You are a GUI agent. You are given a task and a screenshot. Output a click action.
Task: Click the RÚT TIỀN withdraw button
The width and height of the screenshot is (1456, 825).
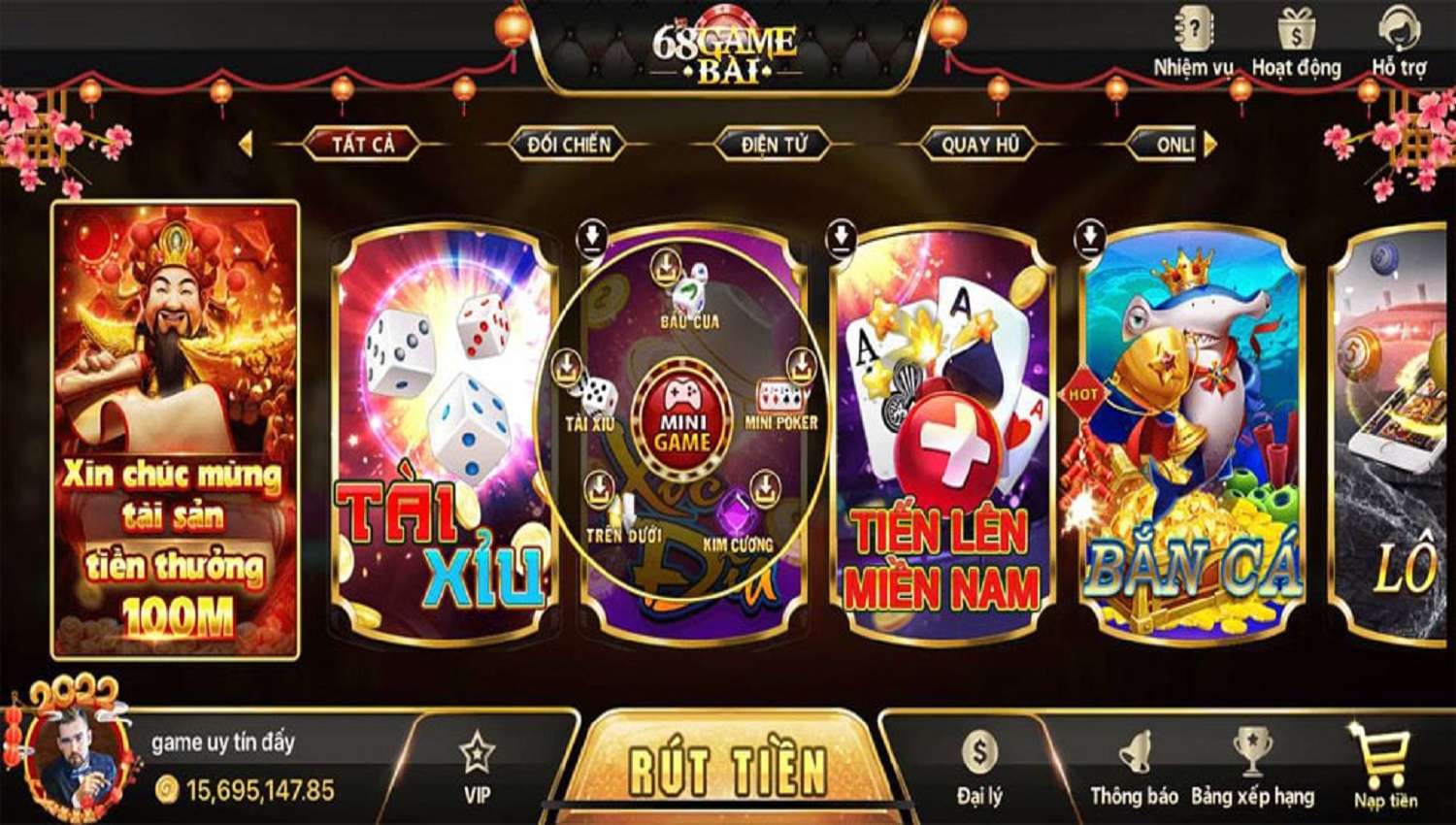726,770
